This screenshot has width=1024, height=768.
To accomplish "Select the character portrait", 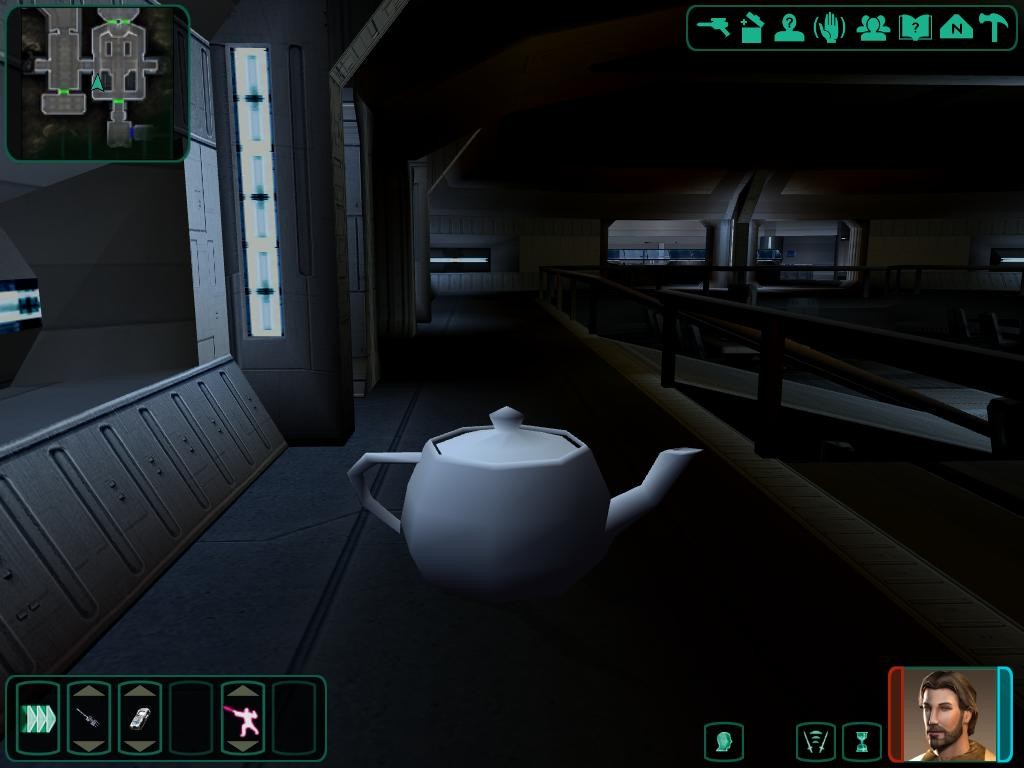I will pos(950,714).
